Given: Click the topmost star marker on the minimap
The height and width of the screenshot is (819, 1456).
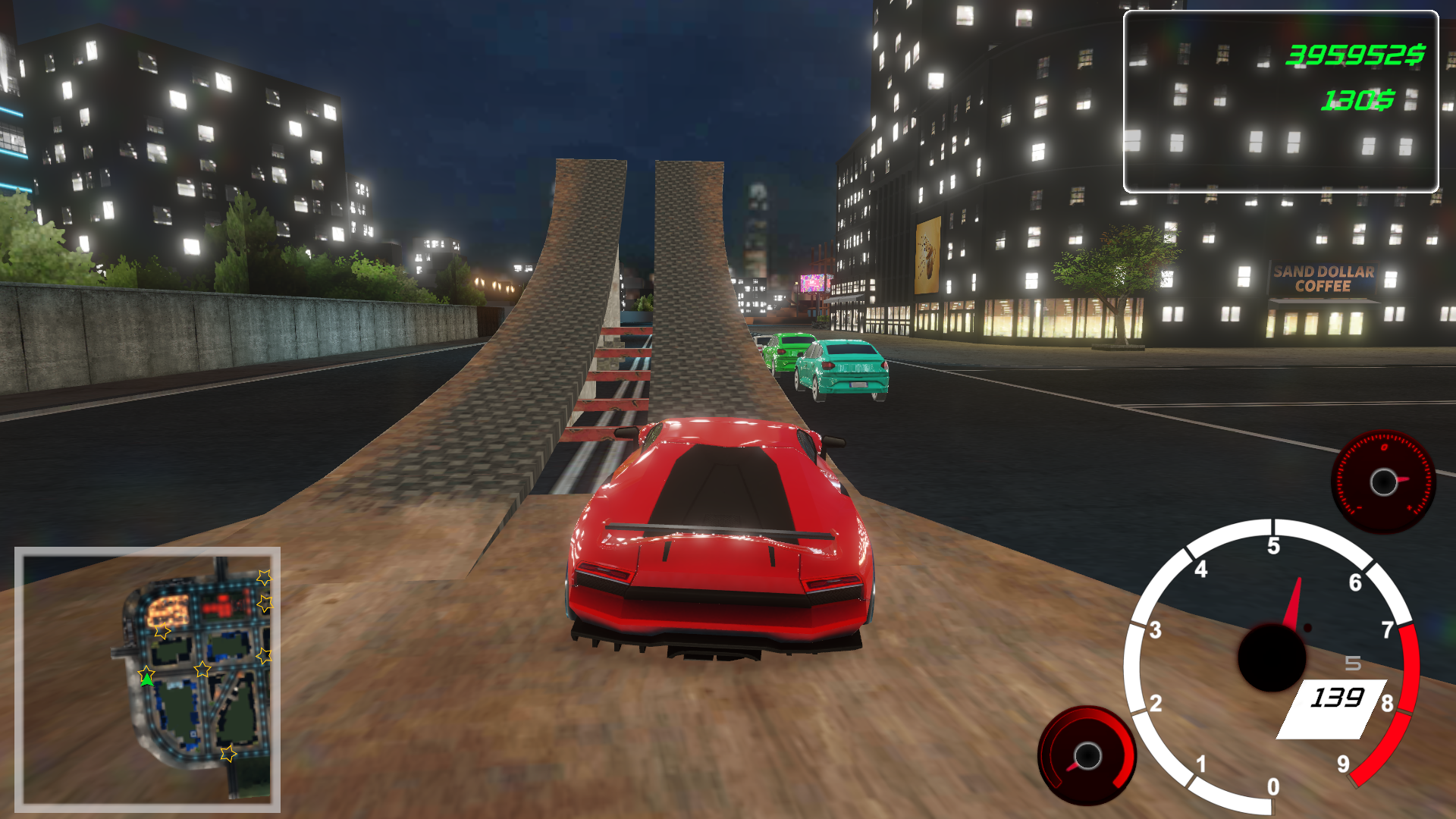Looking at the screenshot, I should coord(264,579).
